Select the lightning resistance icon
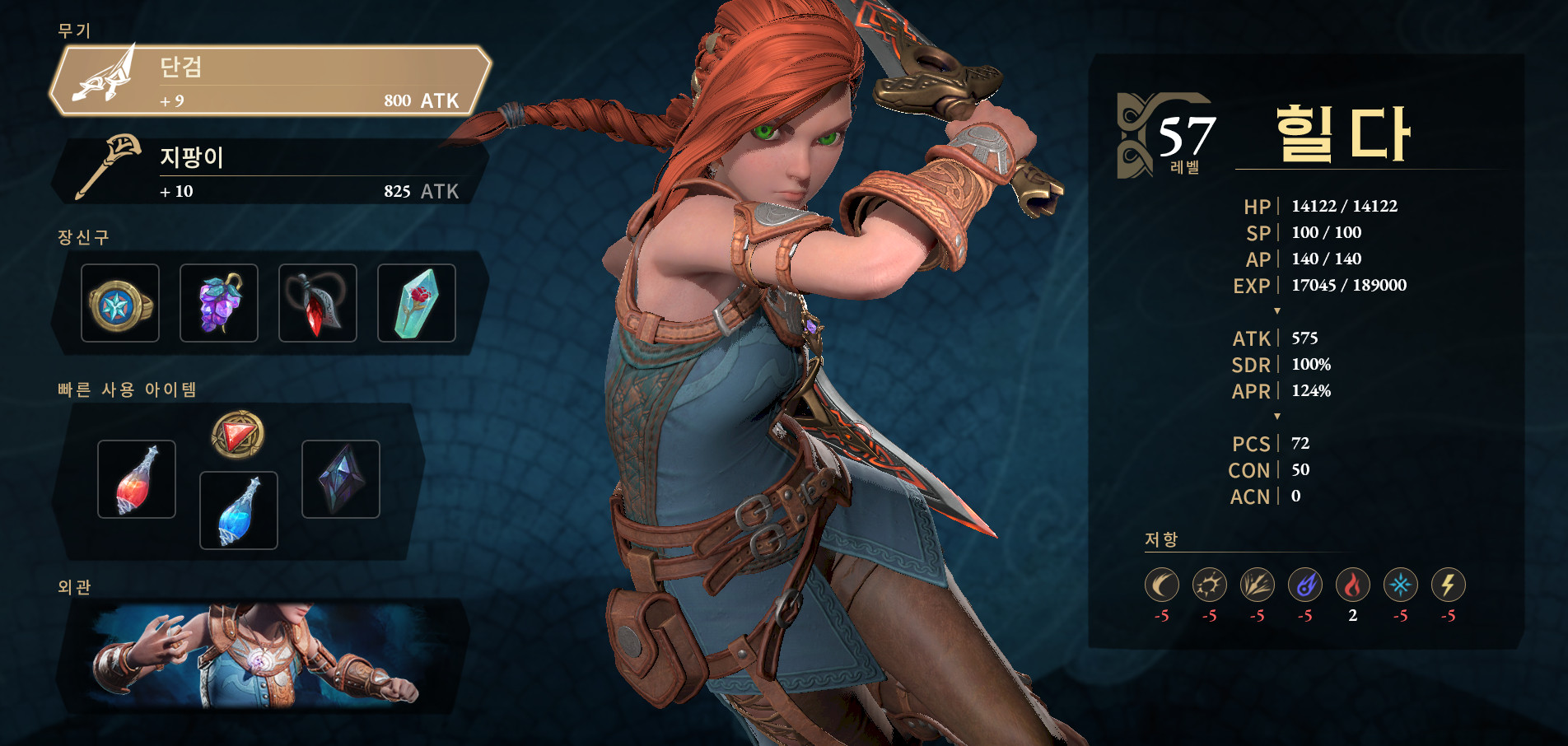 coord(1449,586)
